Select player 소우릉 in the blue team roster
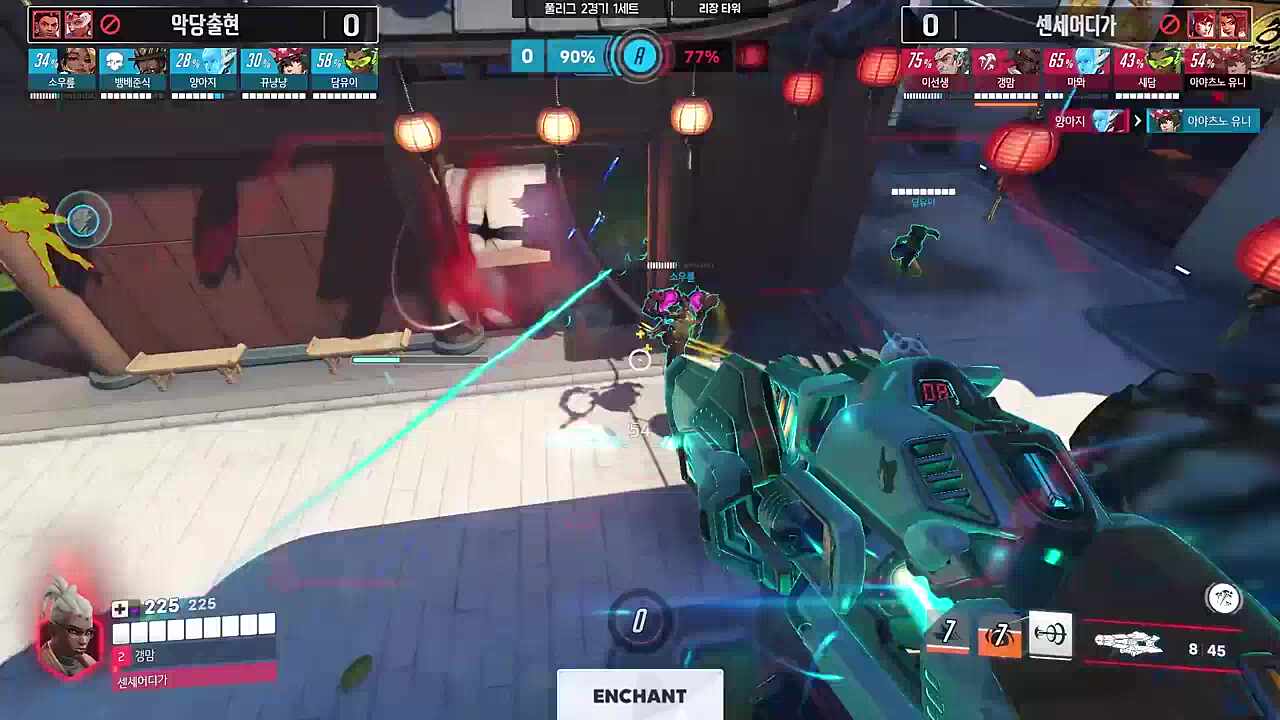1280x720 pixels. coord(62,70)
